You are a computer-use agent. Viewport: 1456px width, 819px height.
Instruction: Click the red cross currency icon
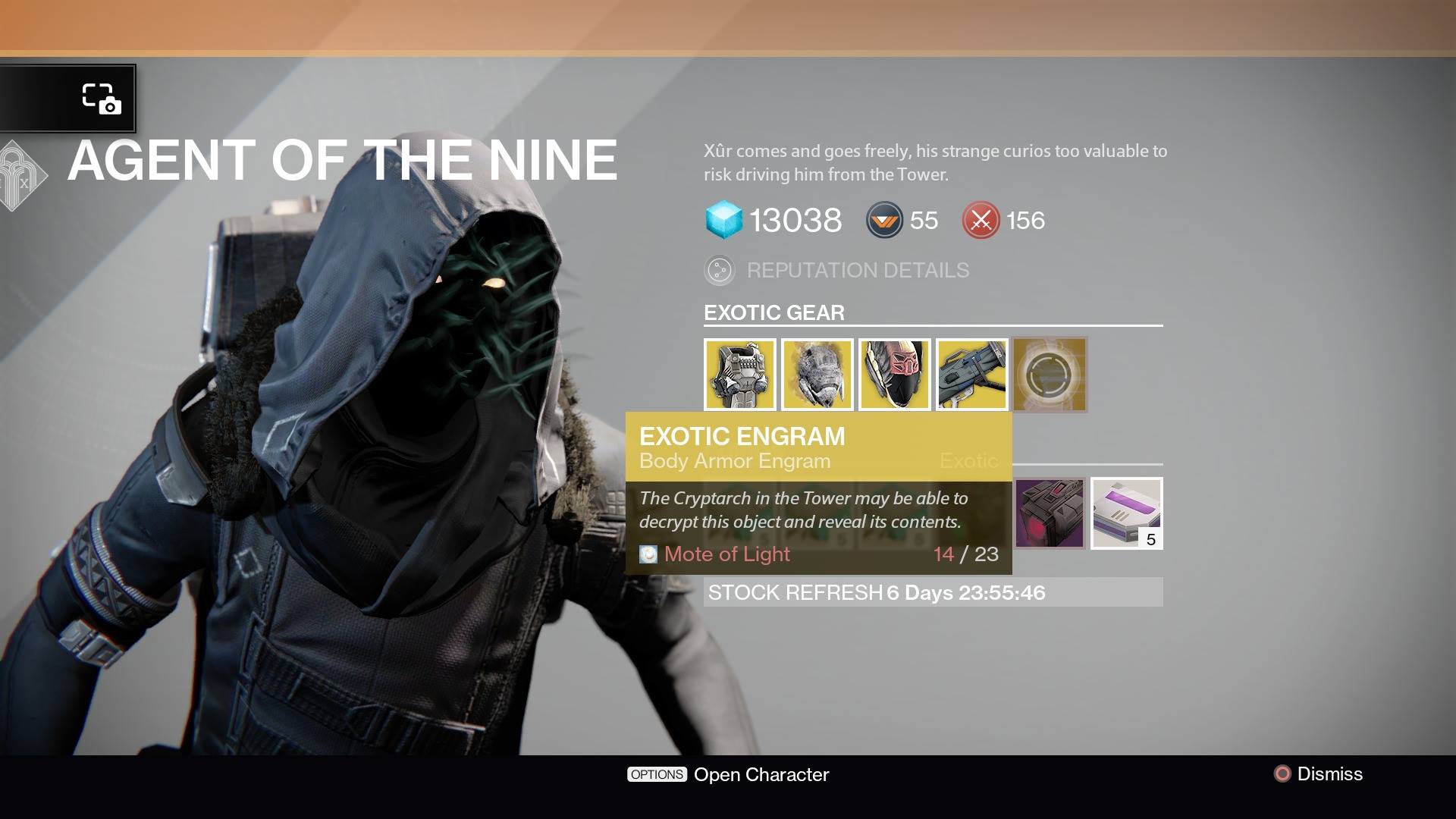click(x=981, y=221)
